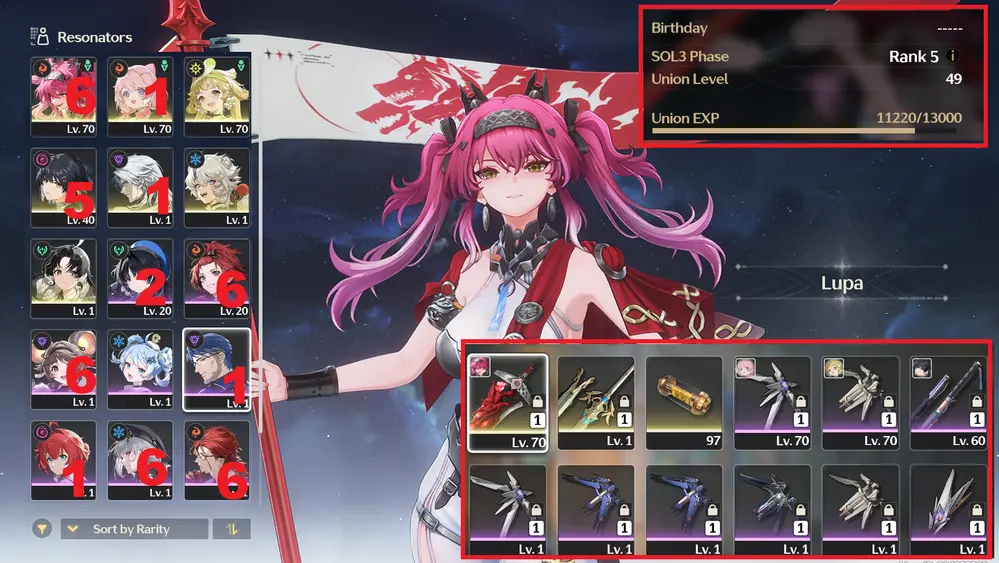Show SOL3 Phase rank info
999x563 pixels.
tap(953, 56)
